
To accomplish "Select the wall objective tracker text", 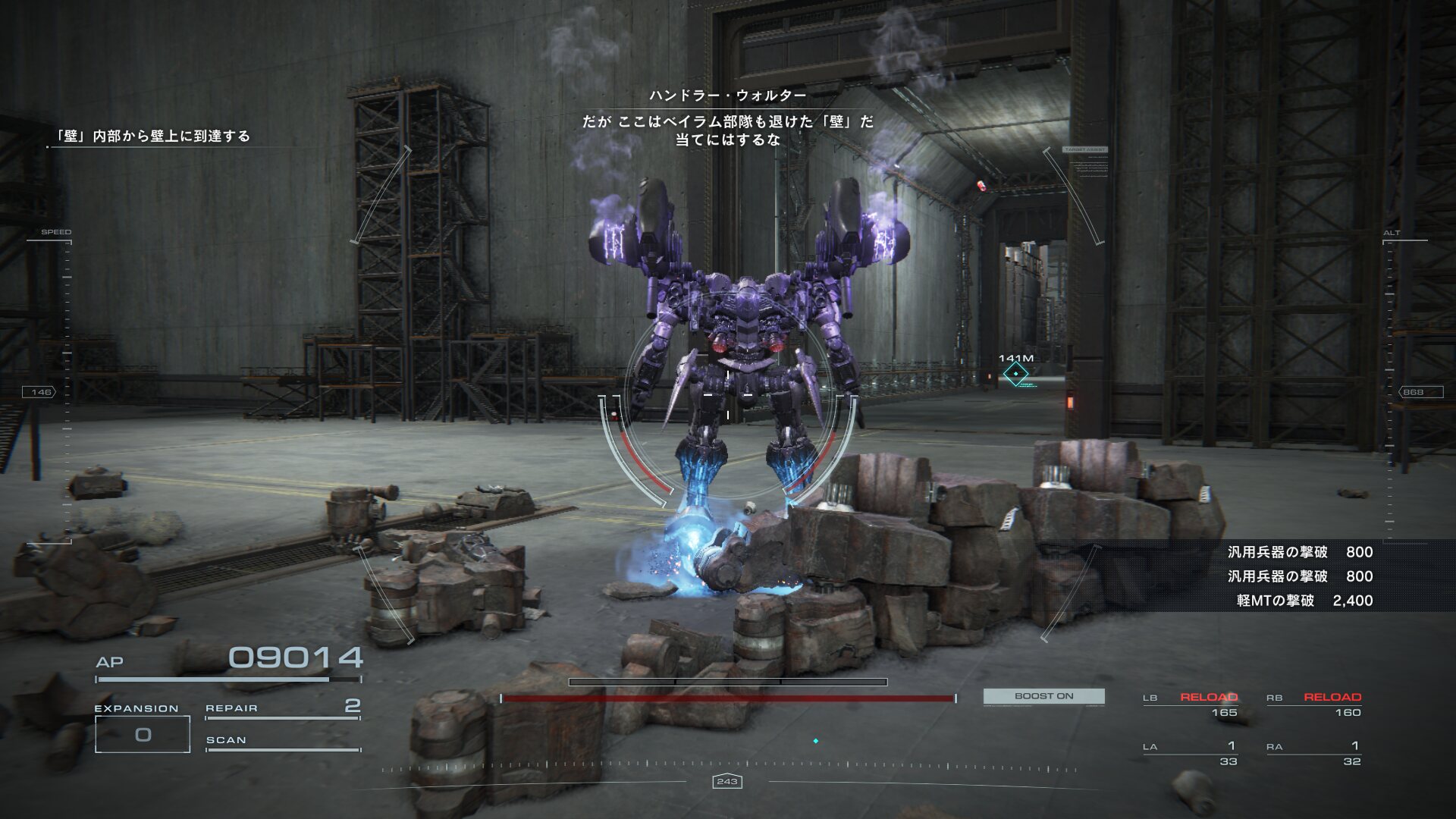I will click(x=152, y=136).
